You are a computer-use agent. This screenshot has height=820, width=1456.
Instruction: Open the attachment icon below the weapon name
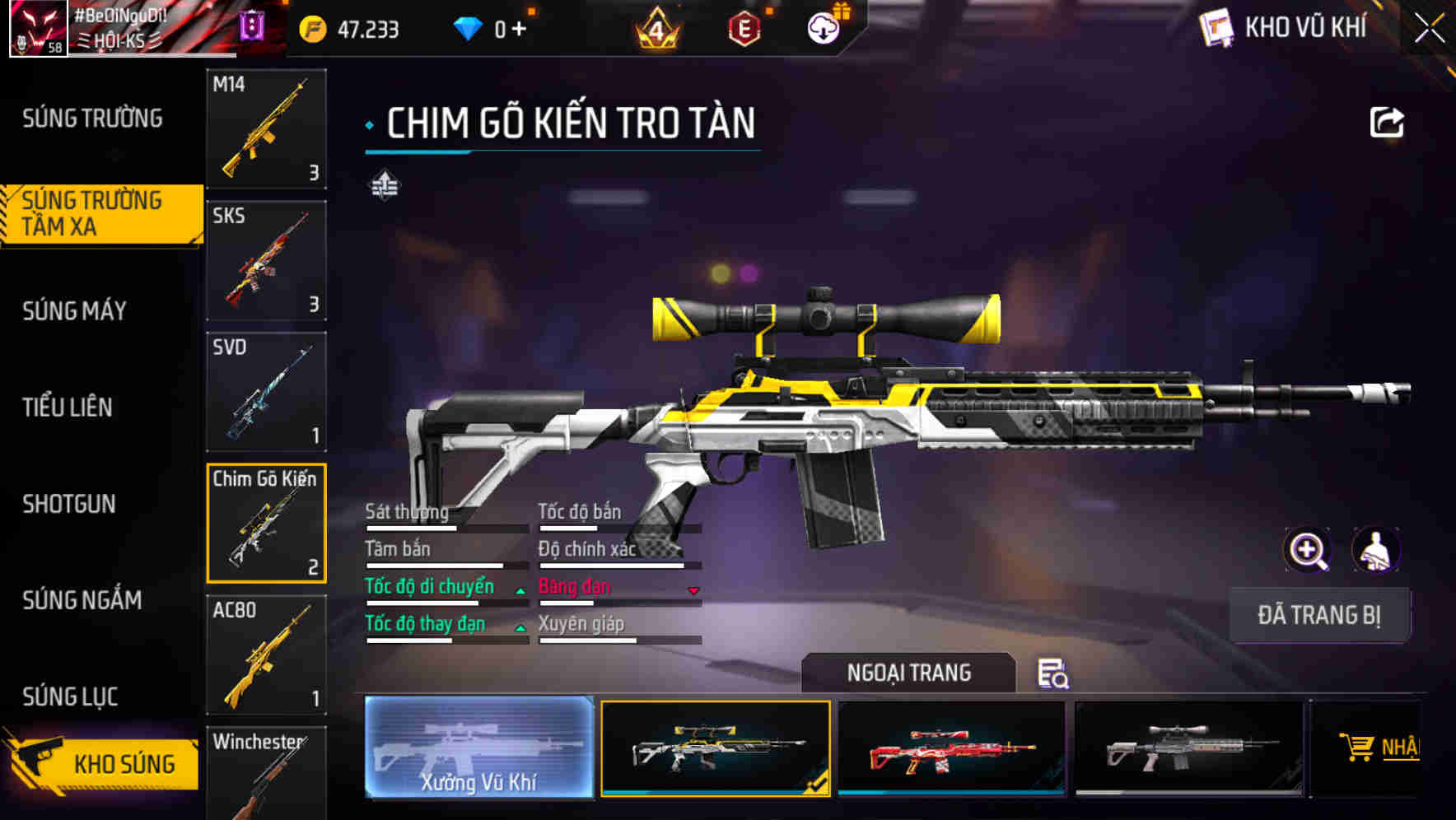point(386,186)
